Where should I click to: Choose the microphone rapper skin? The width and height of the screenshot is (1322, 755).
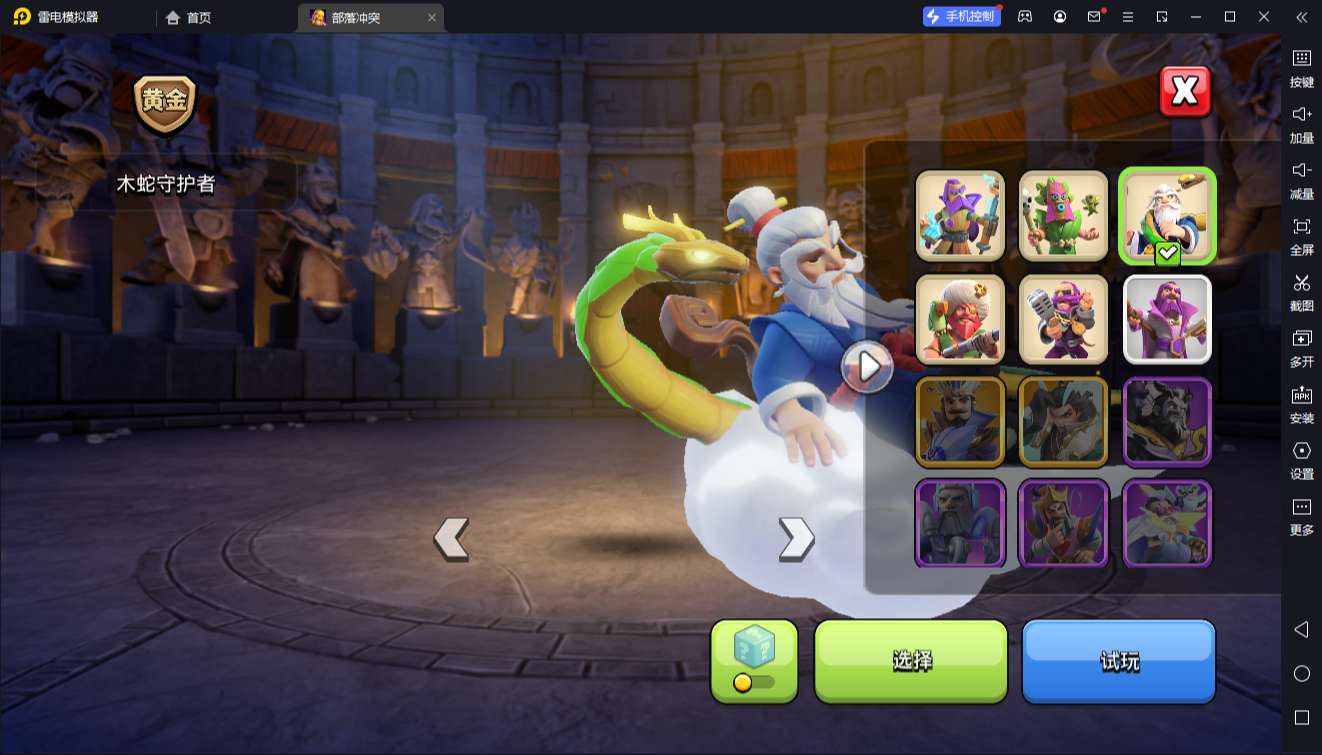[1063, 319]
